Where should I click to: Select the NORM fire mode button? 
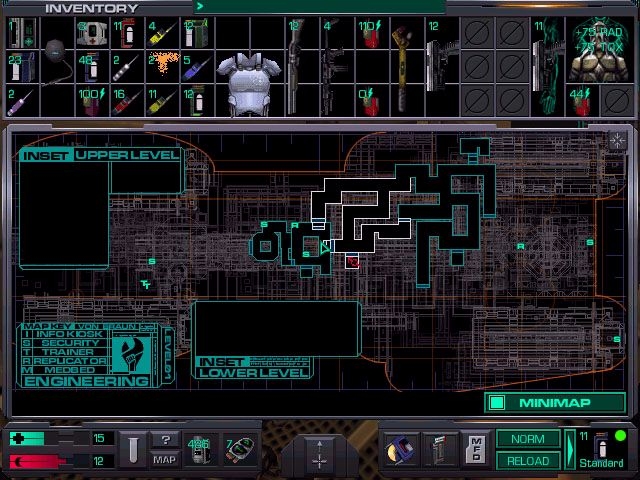tap(528, 439)
